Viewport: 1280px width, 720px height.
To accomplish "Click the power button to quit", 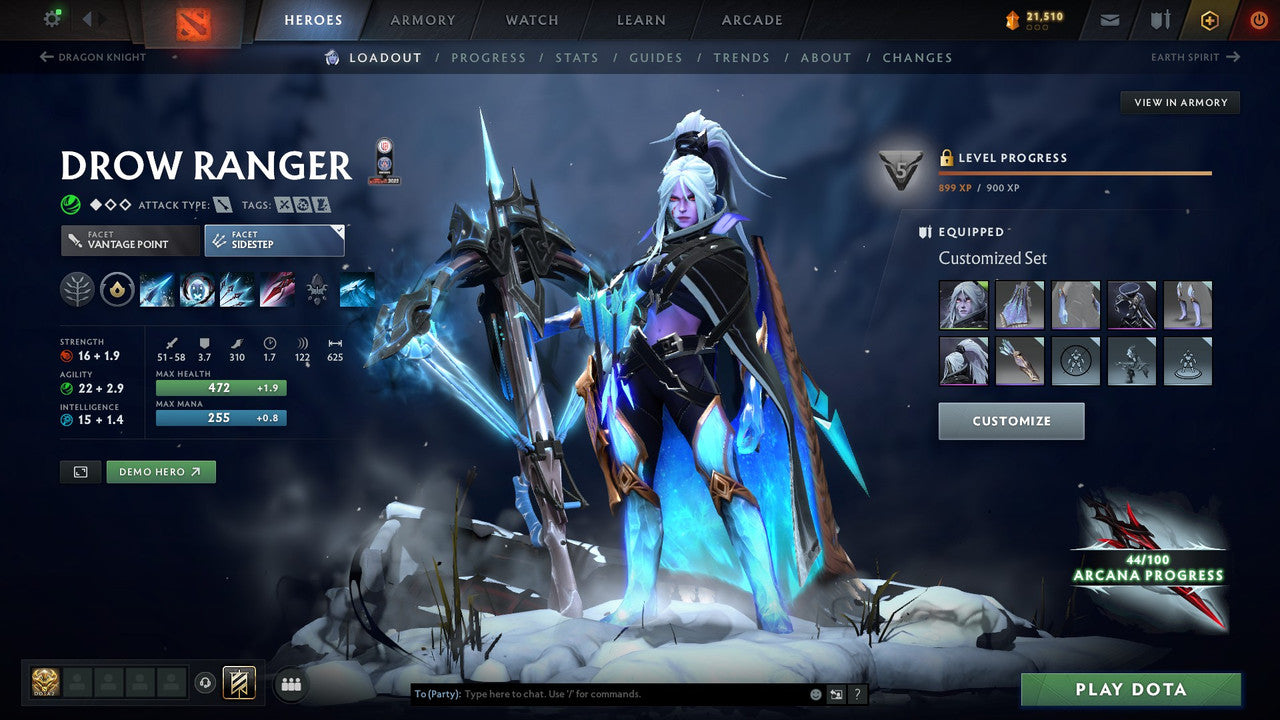I will pos(1258,19).
